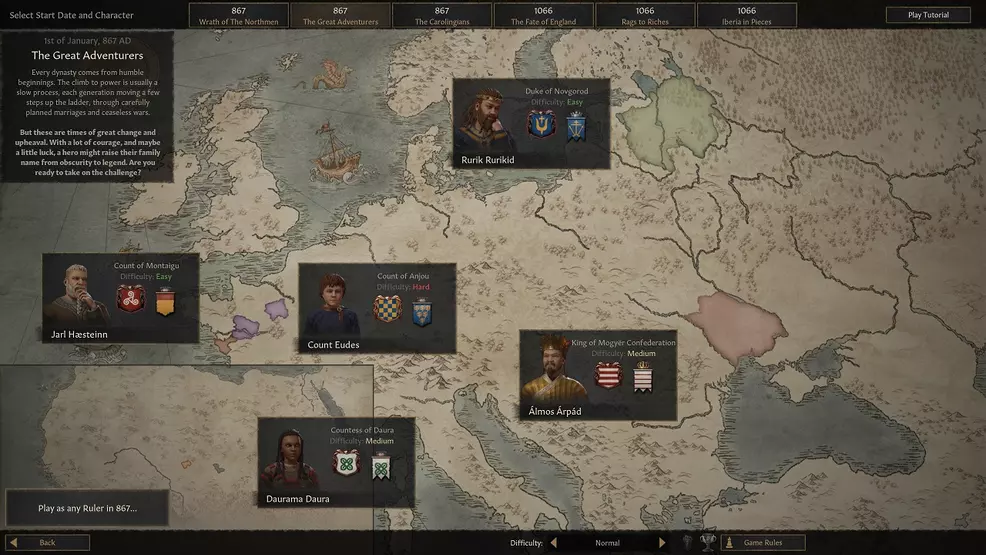Screen dimensions: 986x555
Task: Lower difficulty with the left arrow
Action: click(x=554, y=543)
